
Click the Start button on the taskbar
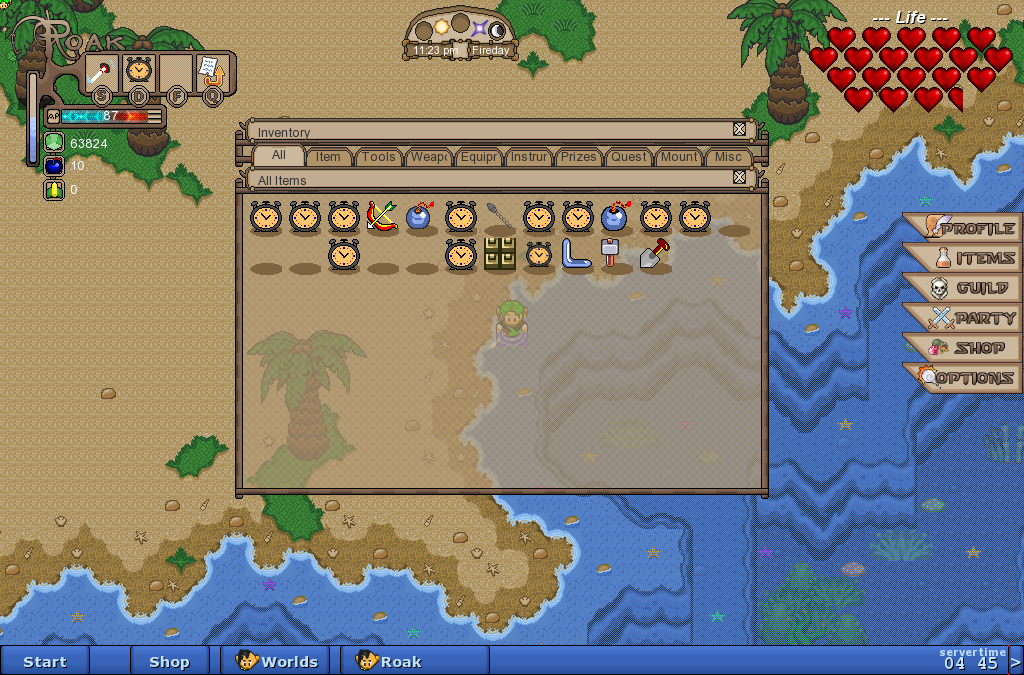45,661
